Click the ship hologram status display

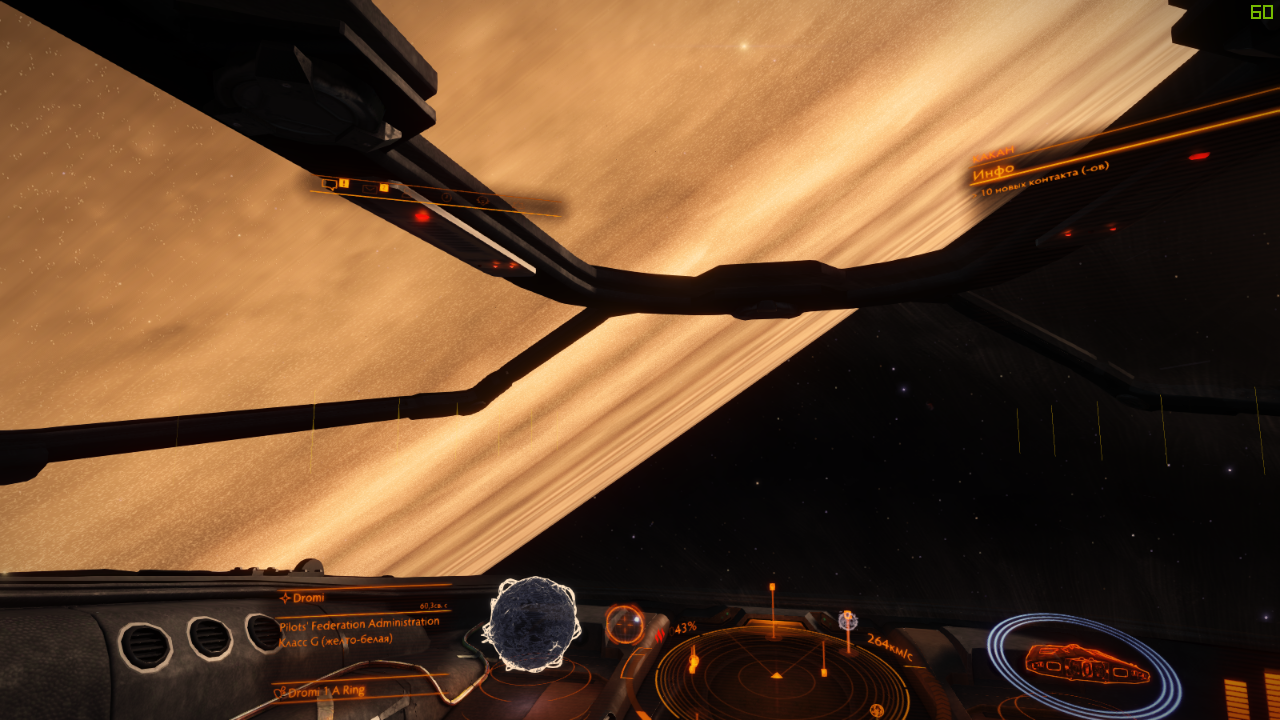[x=1086, y=663]
